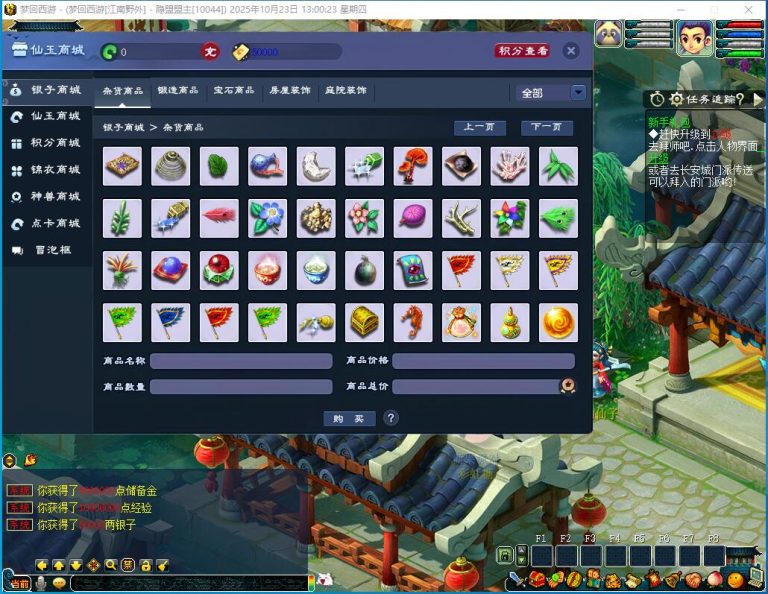This screenshot has width=768, height=594.
Task: Select the golden treasure chest item
Action: click(364, 322)
